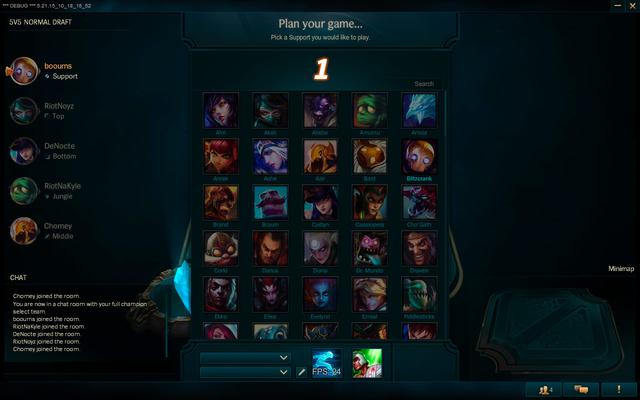
Task: Change the Heal summoner spell slot
Action: point(367,364)
